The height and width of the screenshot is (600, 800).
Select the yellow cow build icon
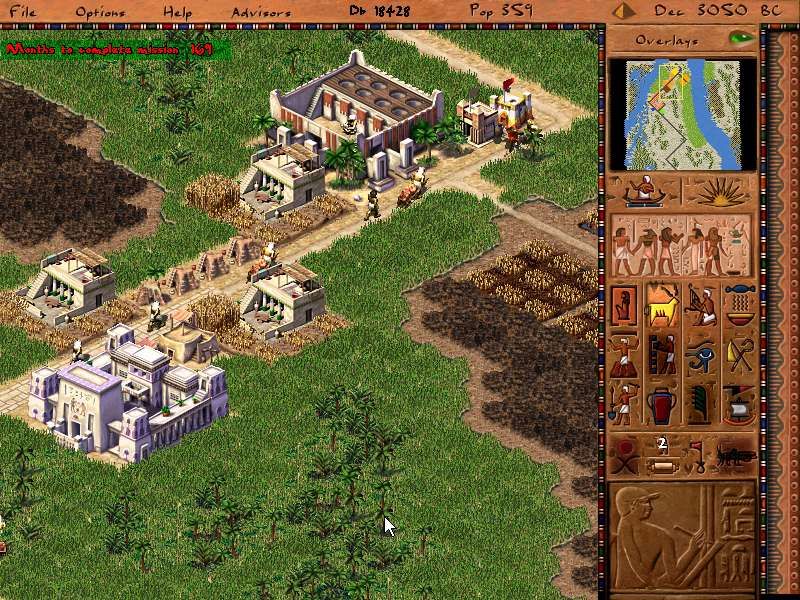click(x=662, y=305)
